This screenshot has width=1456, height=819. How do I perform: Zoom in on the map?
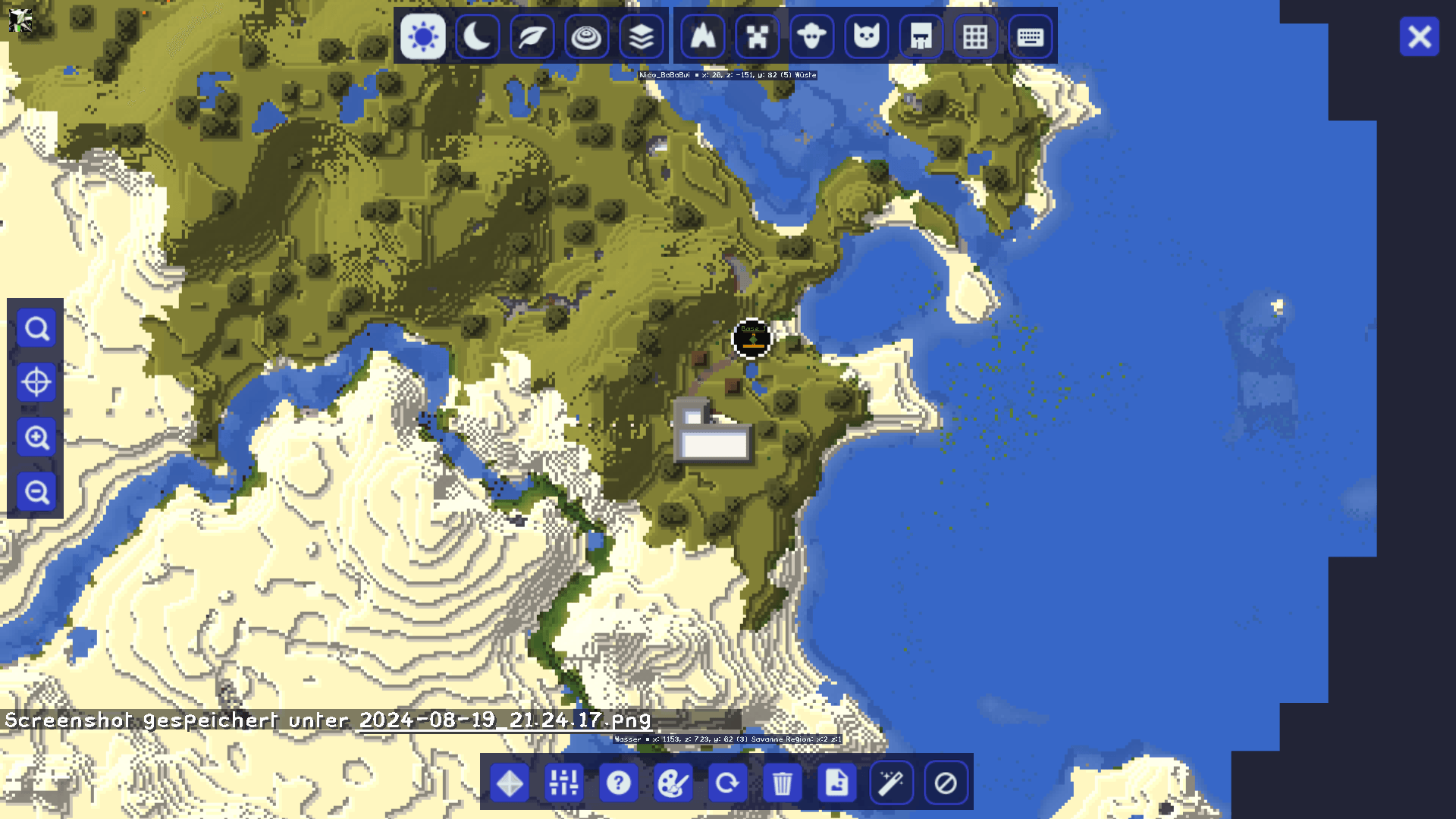36,438
